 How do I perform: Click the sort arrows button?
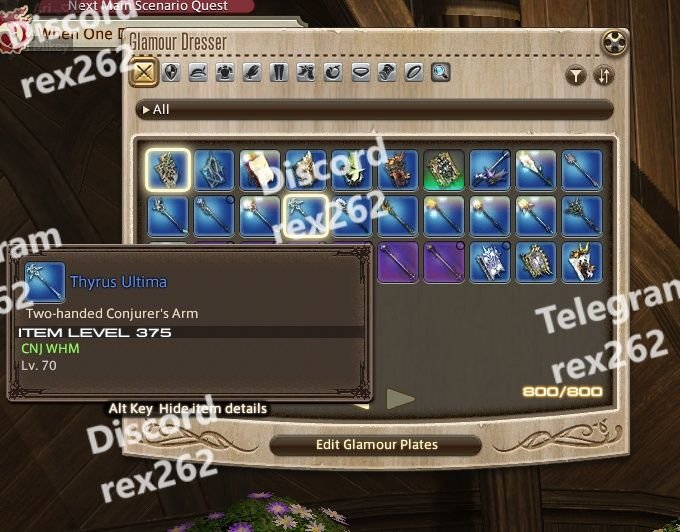603,75
